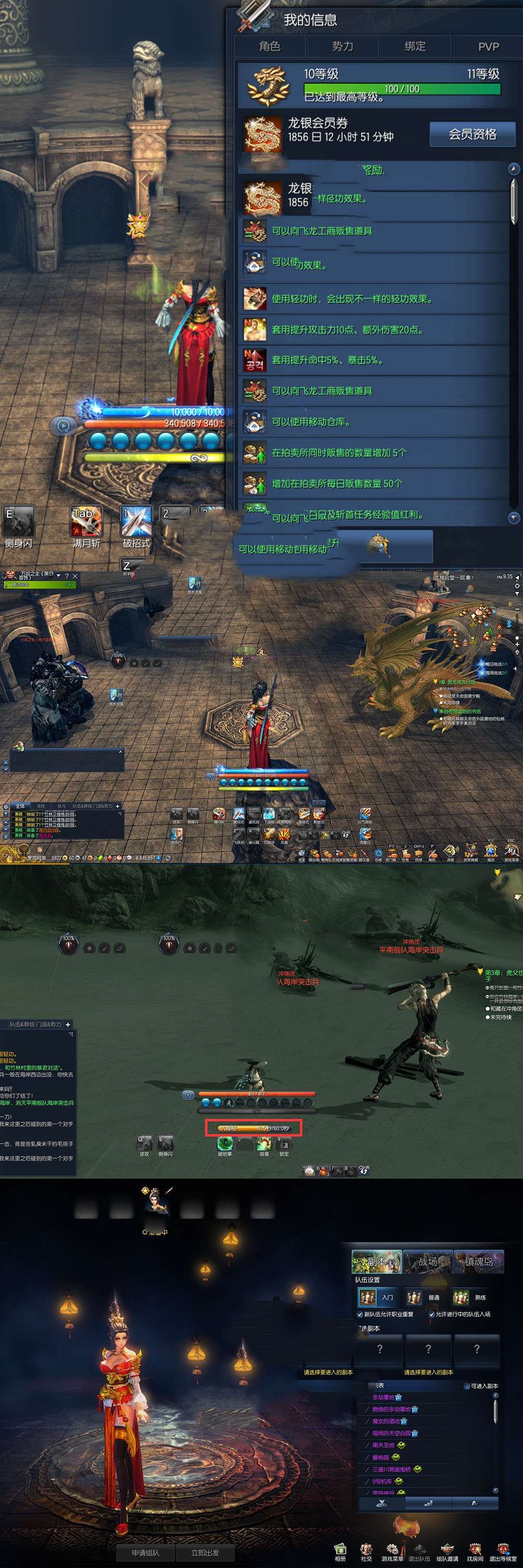Click the 会员资格 button

coord(472,134)
